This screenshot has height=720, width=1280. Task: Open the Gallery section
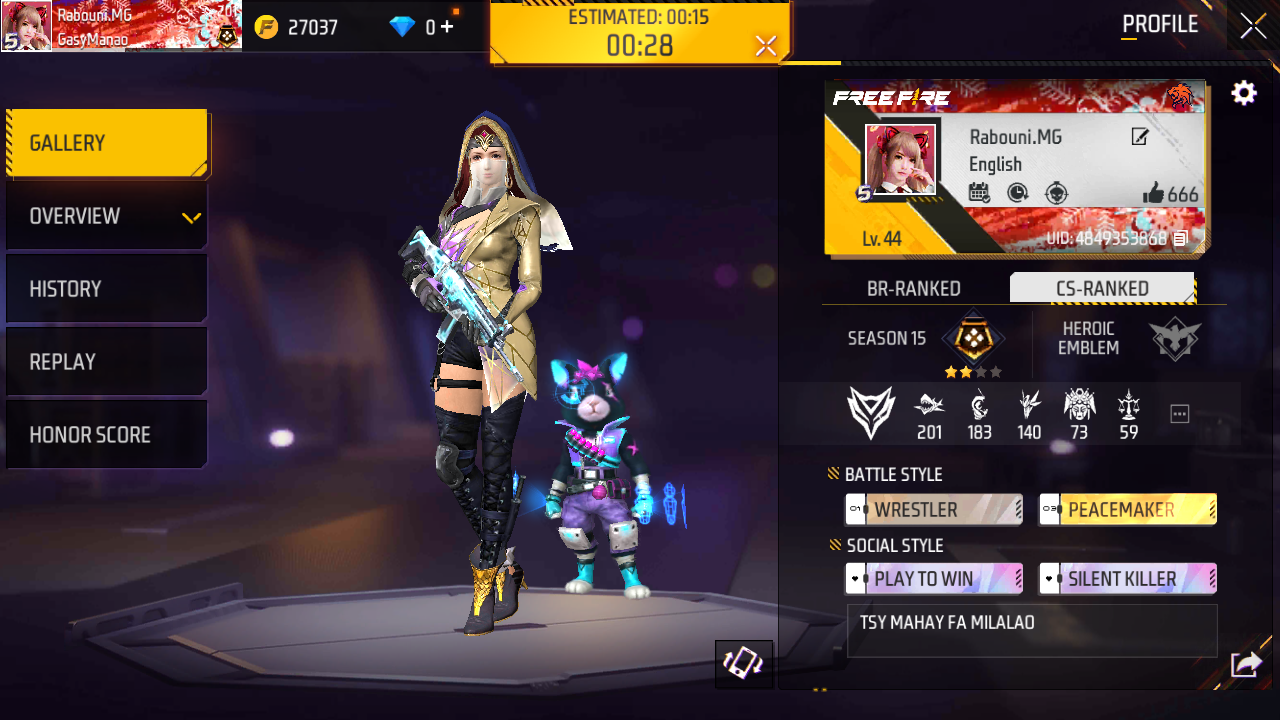tap(107, 143)
